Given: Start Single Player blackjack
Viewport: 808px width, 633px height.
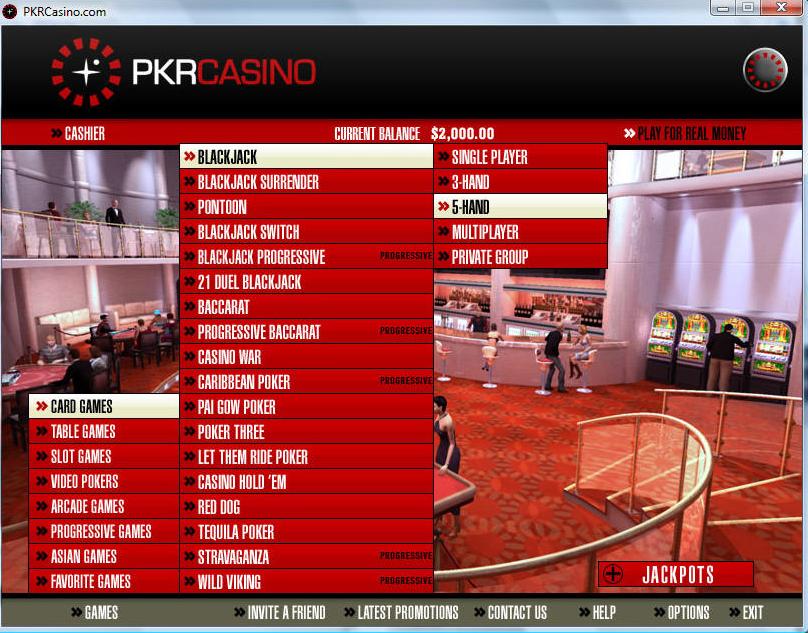Looking at the screenshot, I should [x=489, y=157].
